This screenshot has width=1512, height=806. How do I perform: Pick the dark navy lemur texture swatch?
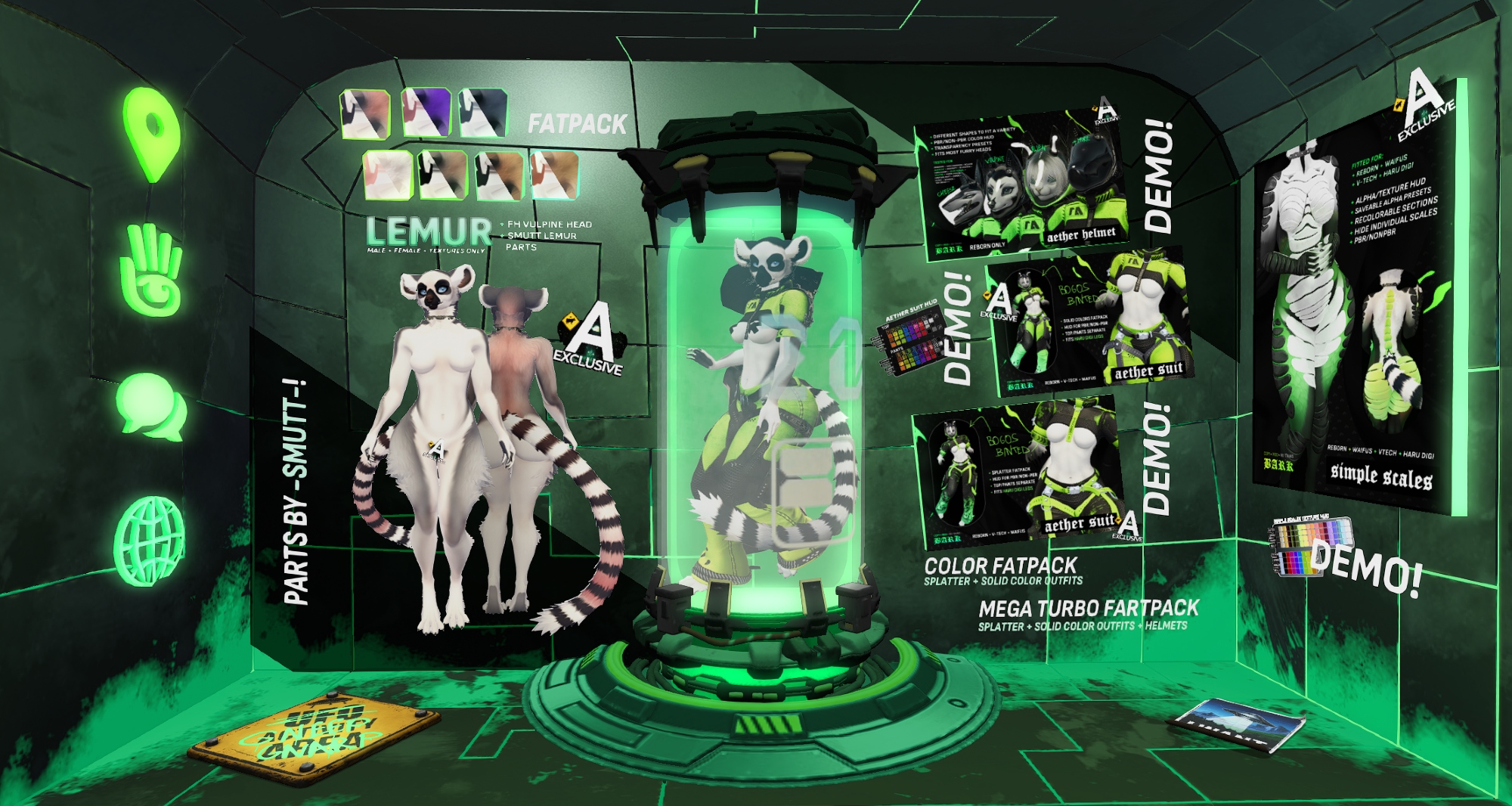coord(484,113)
